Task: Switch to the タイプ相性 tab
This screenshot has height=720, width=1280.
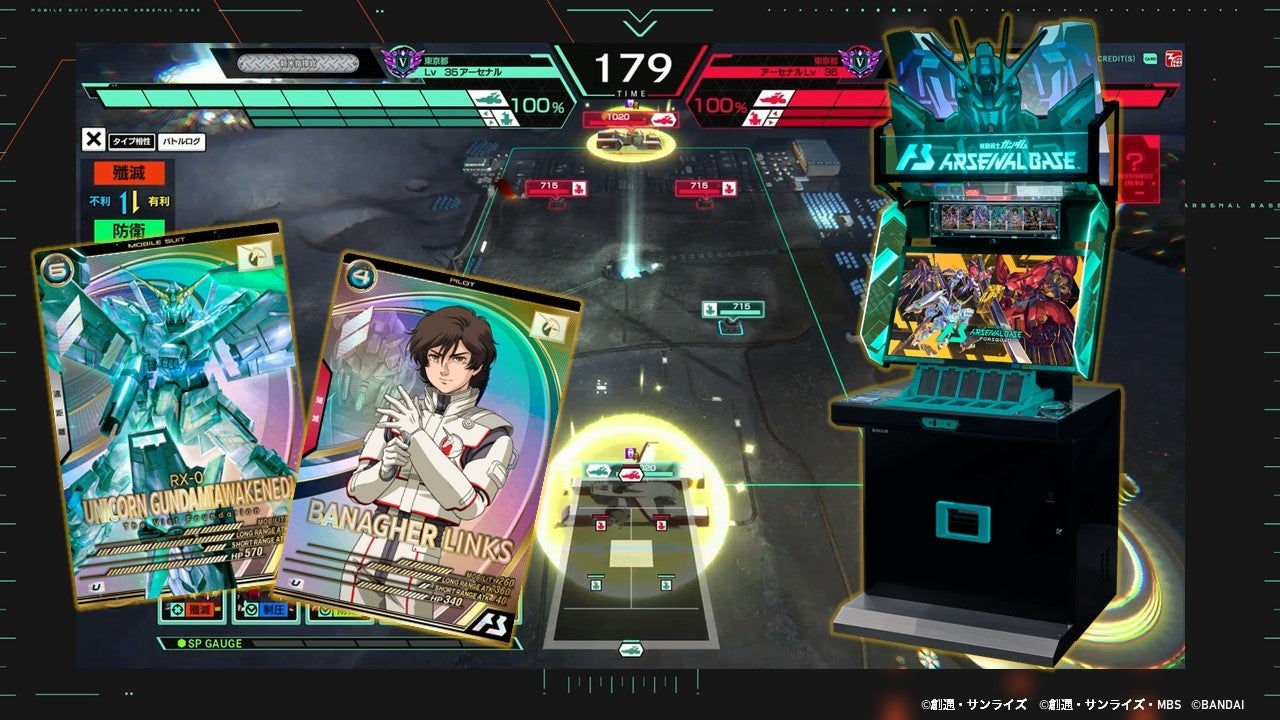Action: 132,142
